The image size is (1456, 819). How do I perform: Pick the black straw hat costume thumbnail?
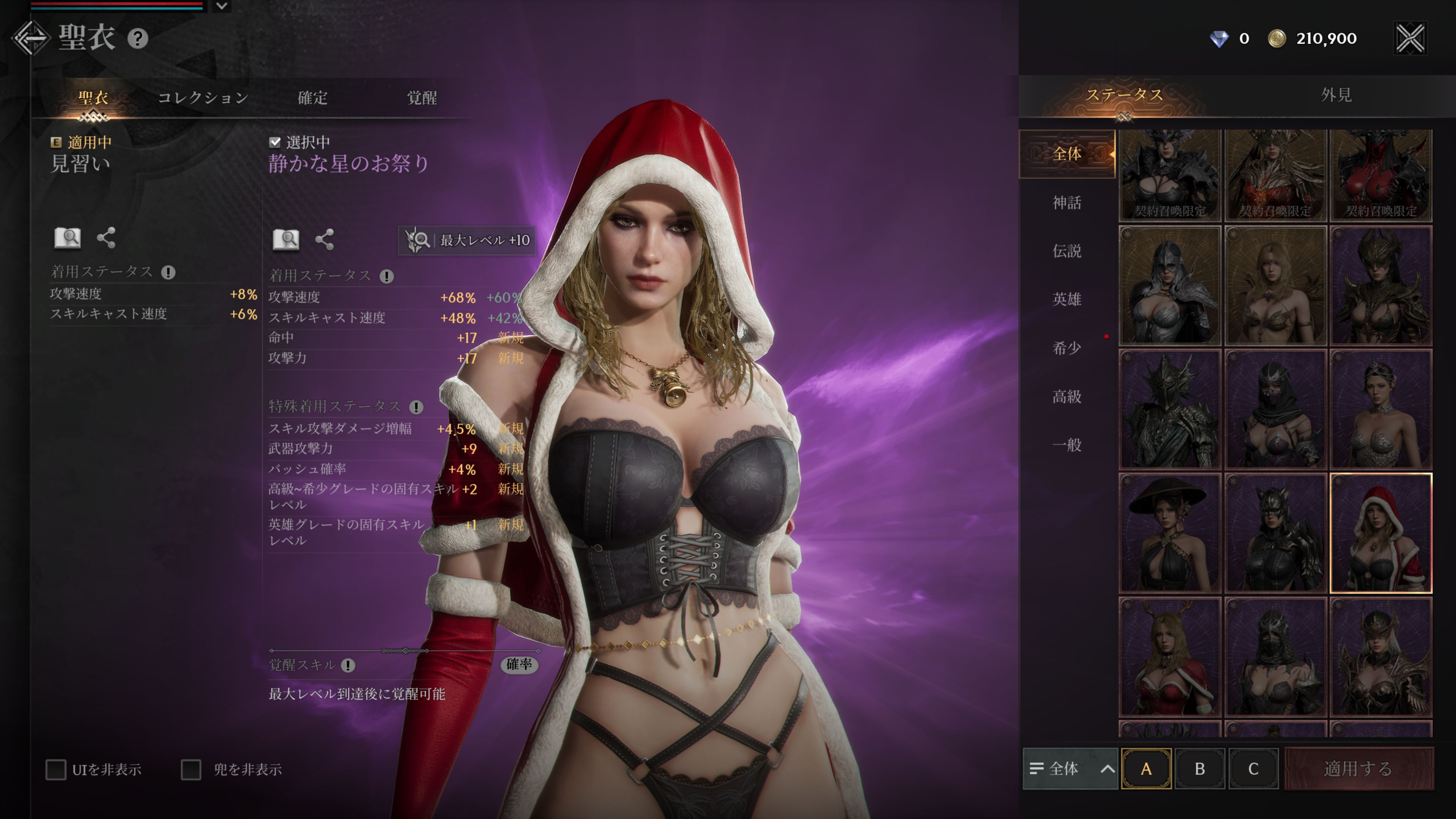(1169, 533)
